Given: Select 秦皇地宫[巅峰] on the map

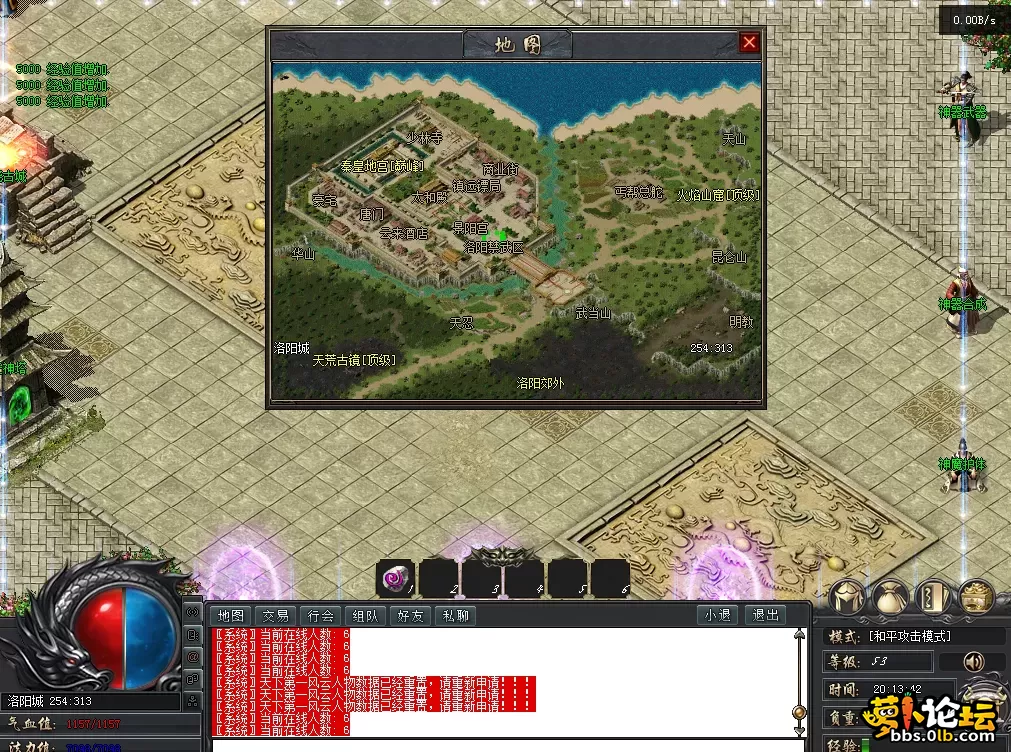Looking at the screenshot, I should (382, 165).
